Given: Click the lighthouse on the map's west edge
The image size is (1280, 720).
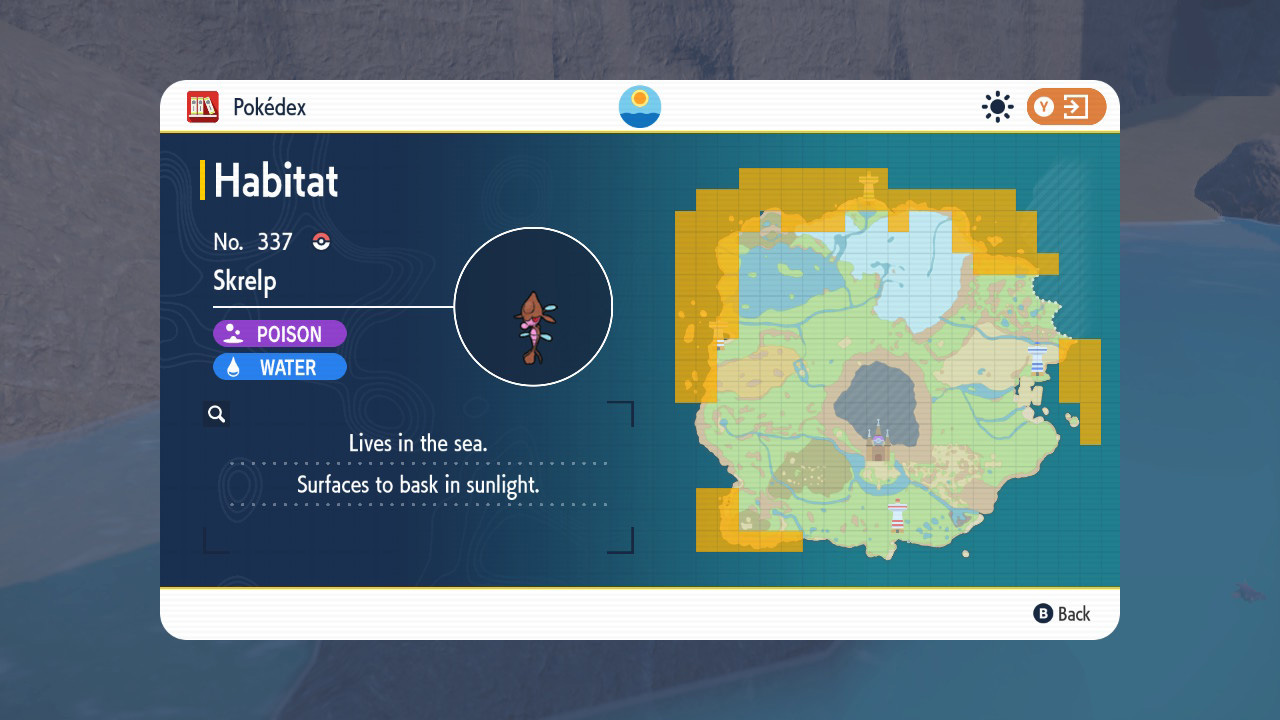Looking at the screenshot, I should [x=720, y=343].
